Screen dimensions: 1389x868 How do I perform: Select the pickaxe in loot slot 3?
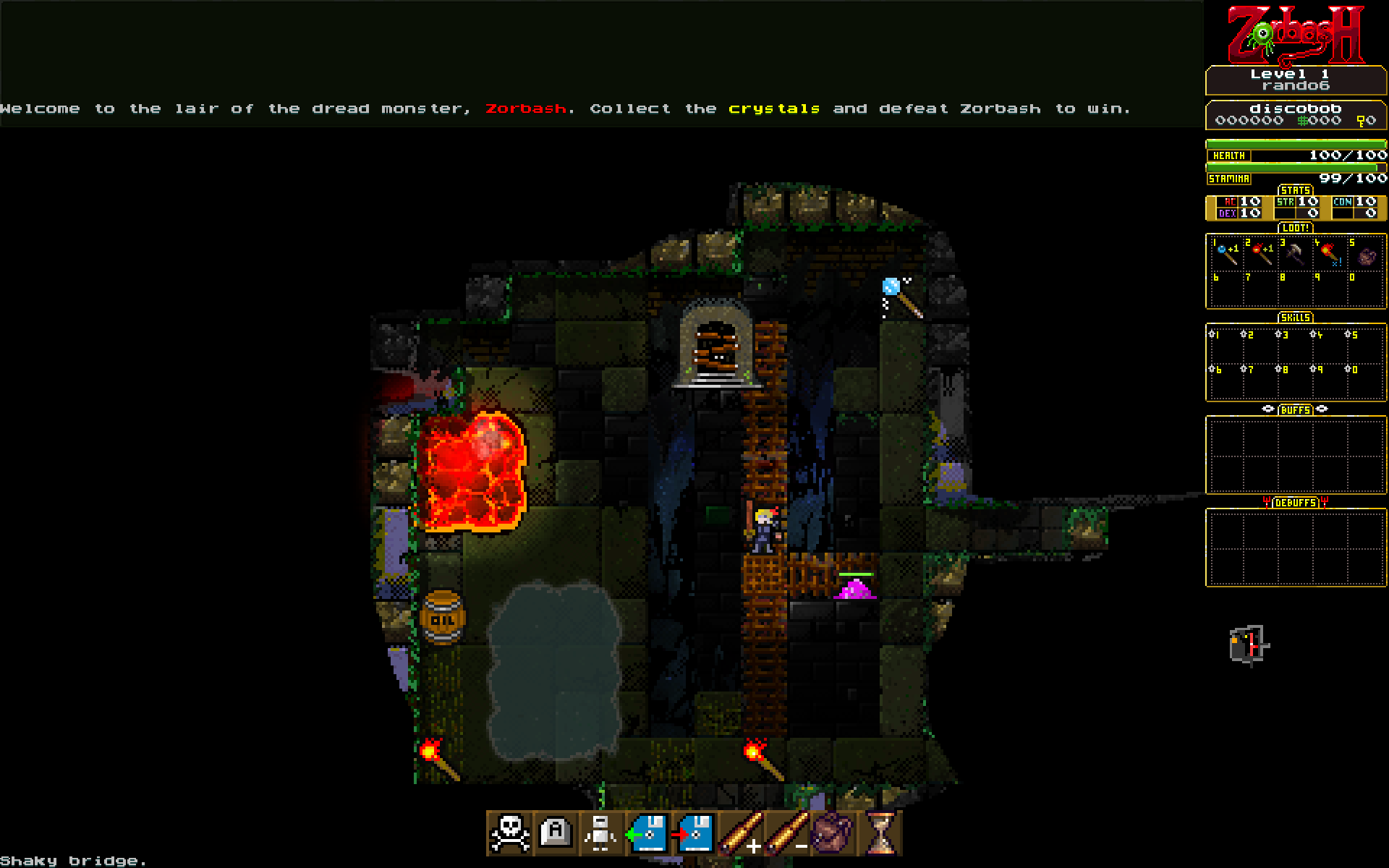1295,253
